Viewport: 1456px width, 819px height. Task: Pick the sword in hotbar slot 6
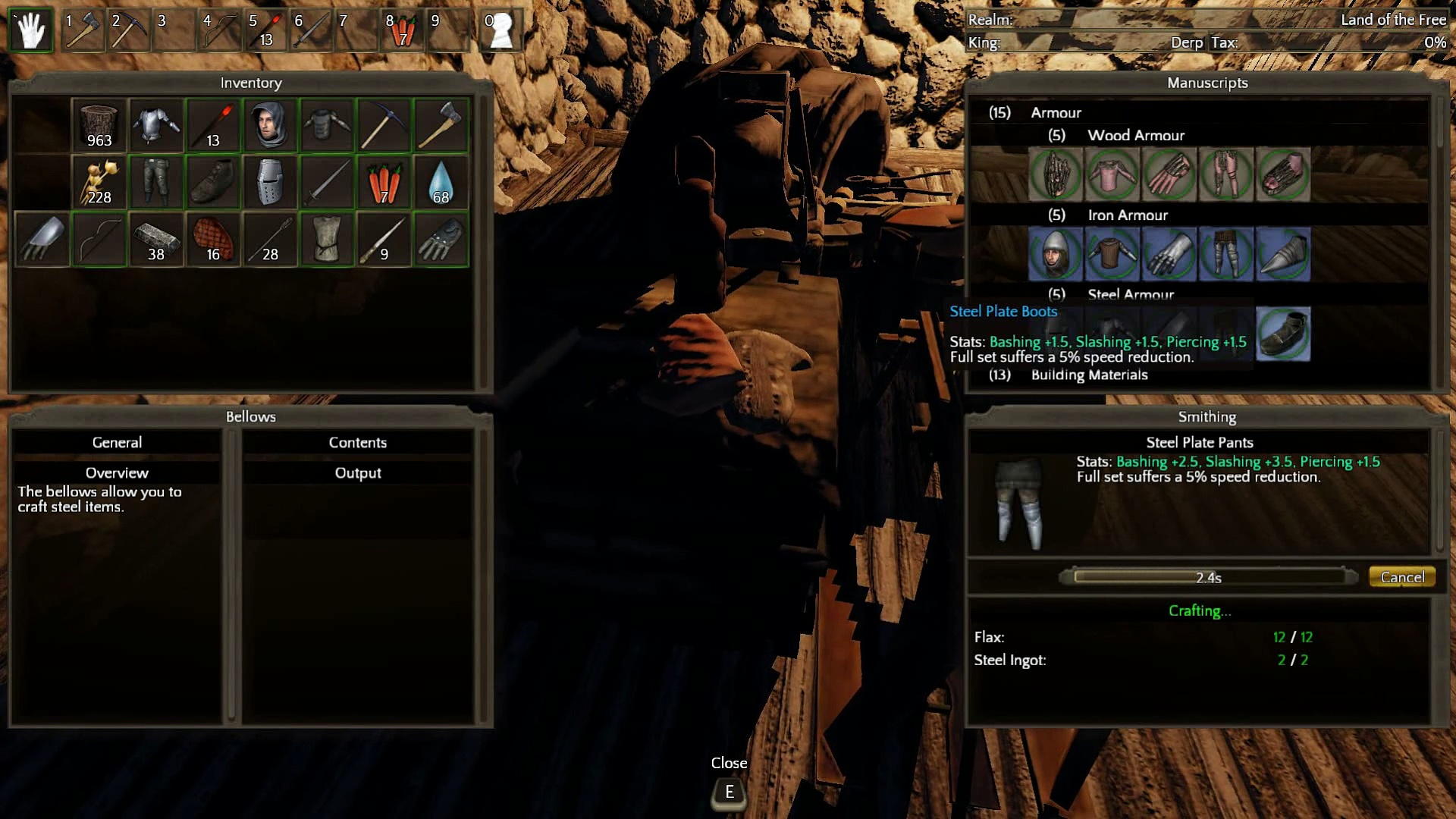311,30
